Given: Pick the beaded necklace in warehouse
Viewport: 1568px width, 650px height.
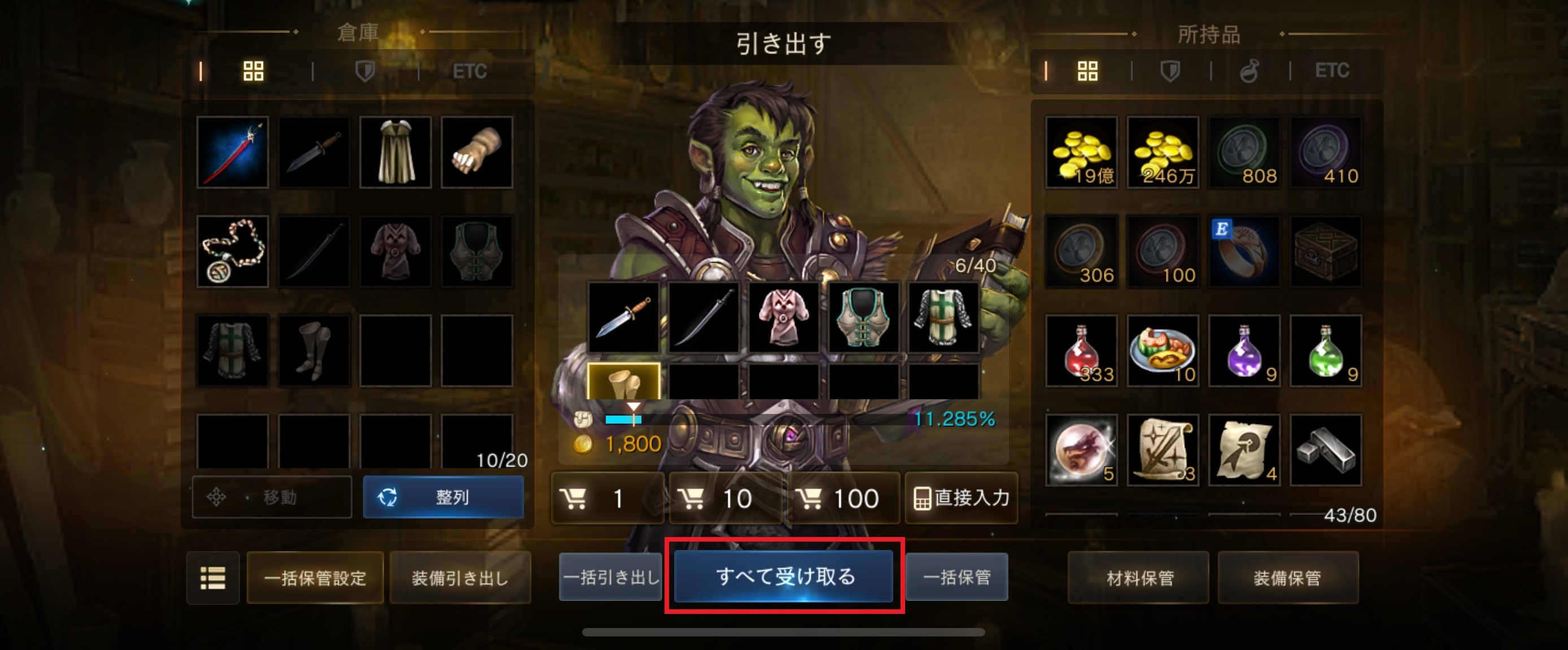Looking at the screenshot, I should (233, 251).
